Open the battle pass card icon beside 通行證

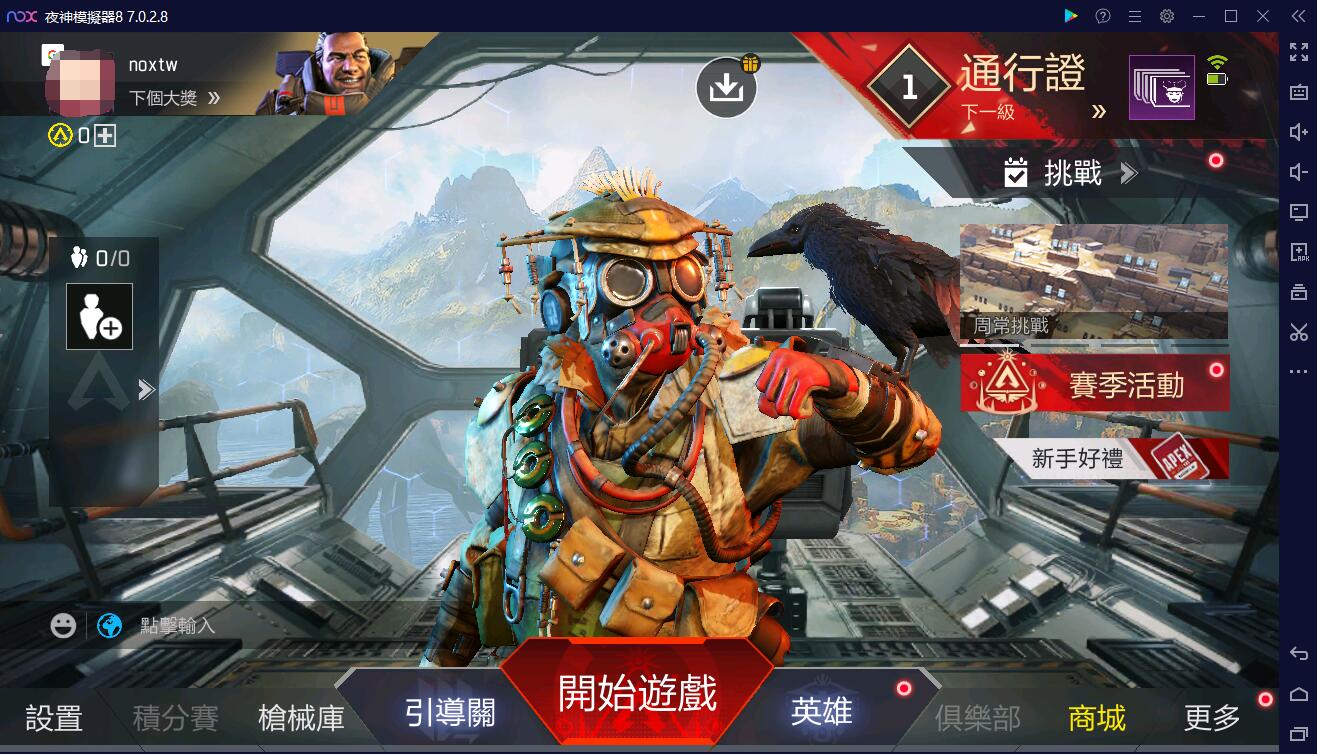[x=1161, y=87]
